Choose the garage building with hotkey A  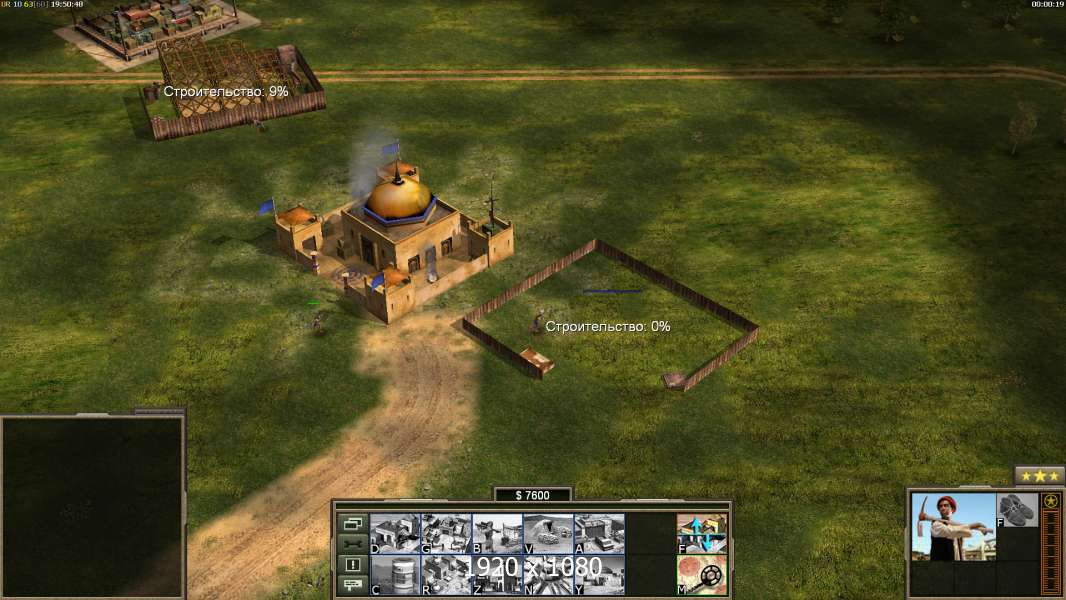tap(599, 533)
